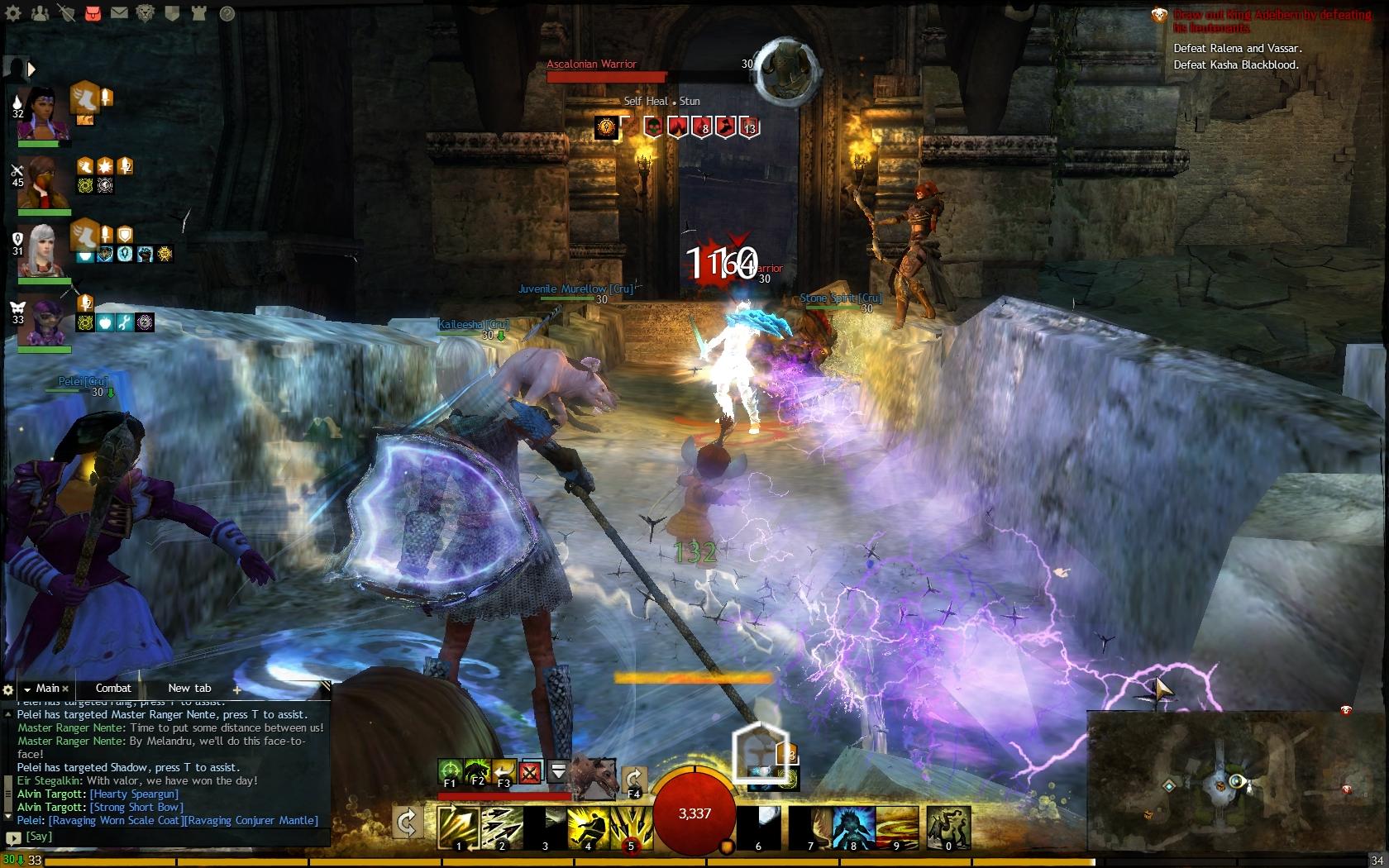The image size is (1389, 868).
Task: Swap weapons using the left arrow button
Action: [407, 823]
